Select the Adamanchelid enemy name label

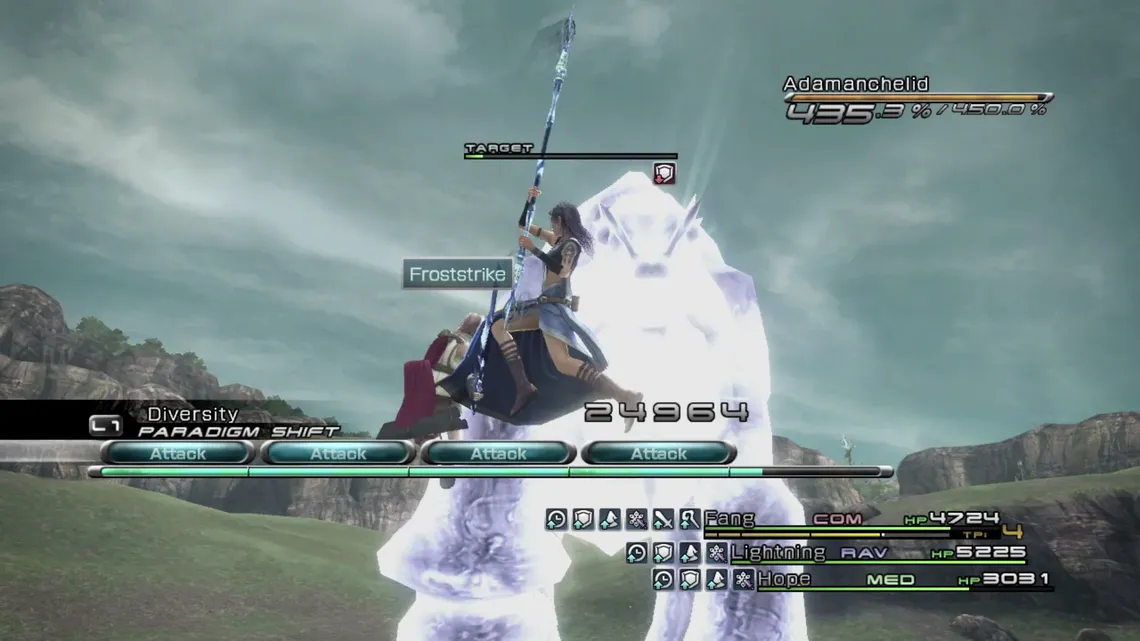[855, 84]
